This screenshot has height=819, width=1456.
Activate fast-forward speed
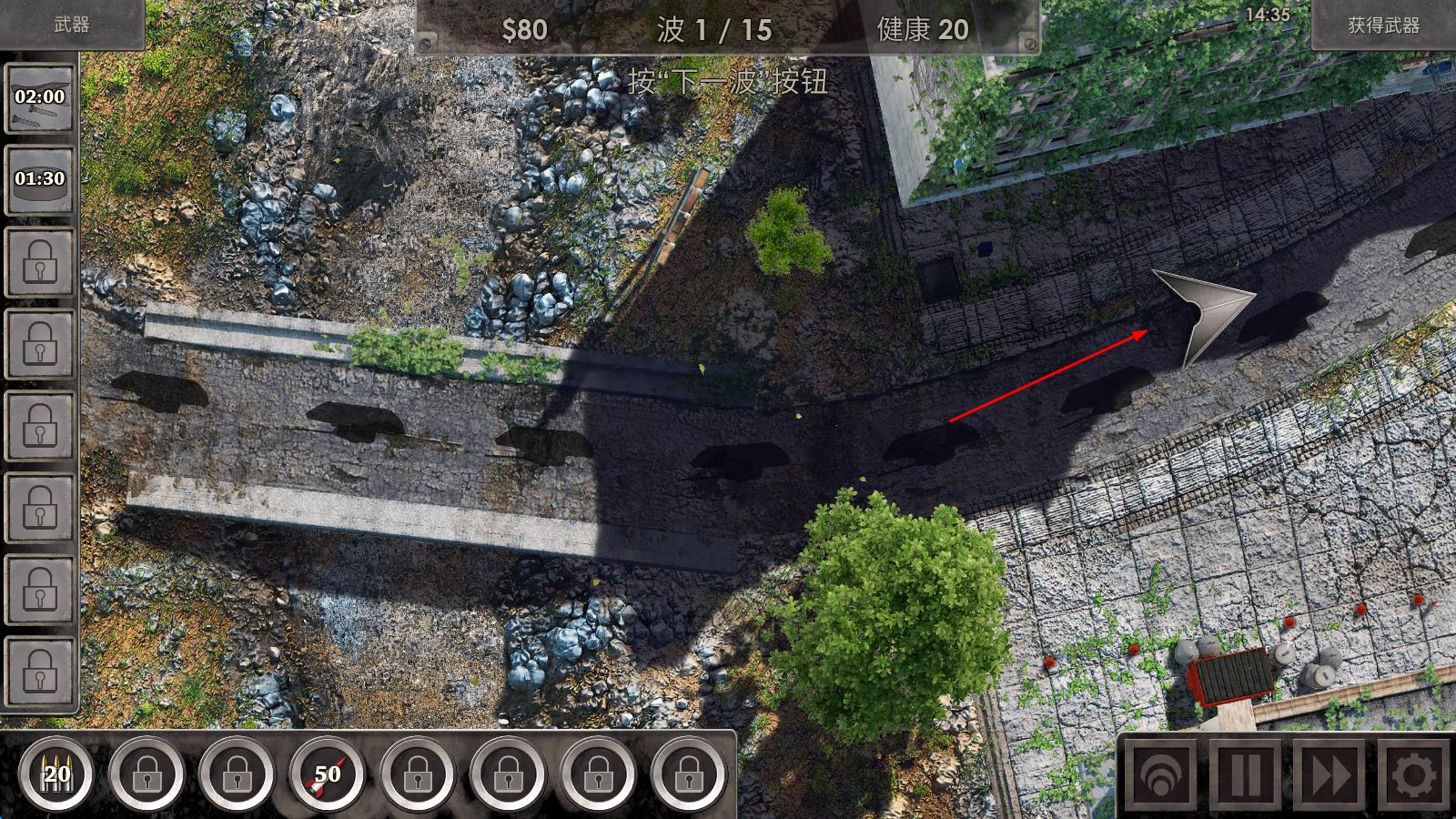[x=1329, y=776]
